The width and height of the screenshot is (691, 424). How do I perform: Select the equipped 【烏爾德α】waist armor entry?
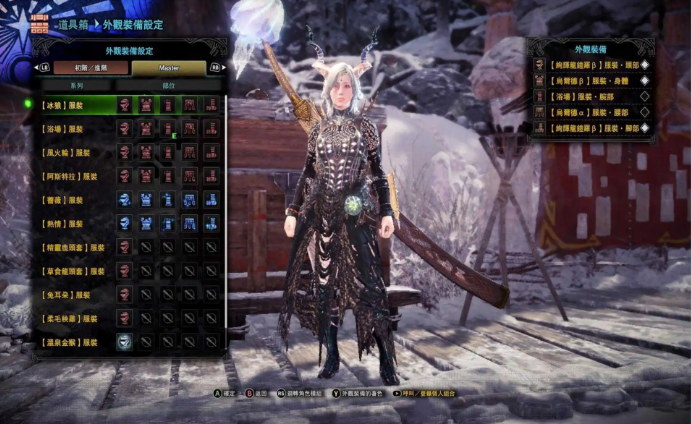592,113
